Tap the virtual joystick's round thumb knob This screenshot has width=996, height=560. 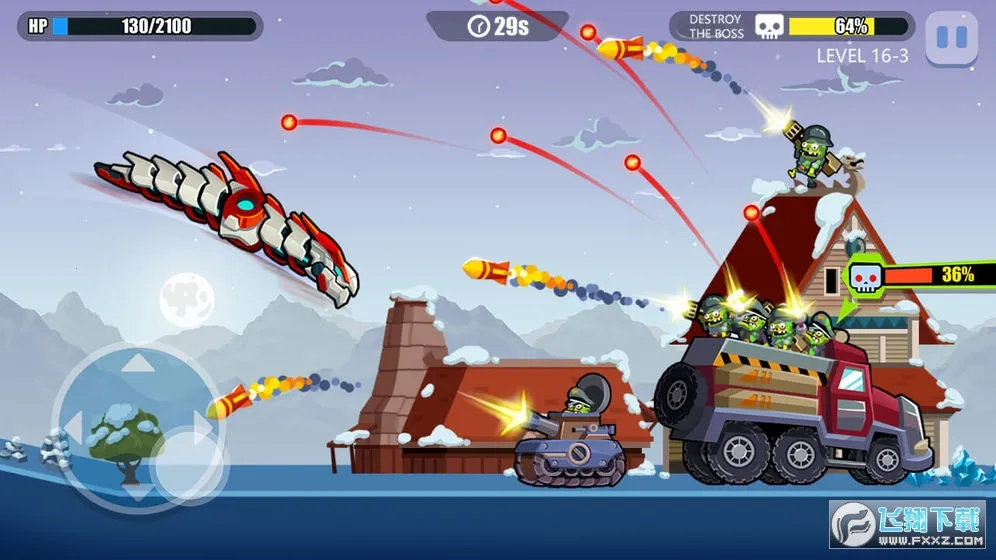(x=187, y=463)
